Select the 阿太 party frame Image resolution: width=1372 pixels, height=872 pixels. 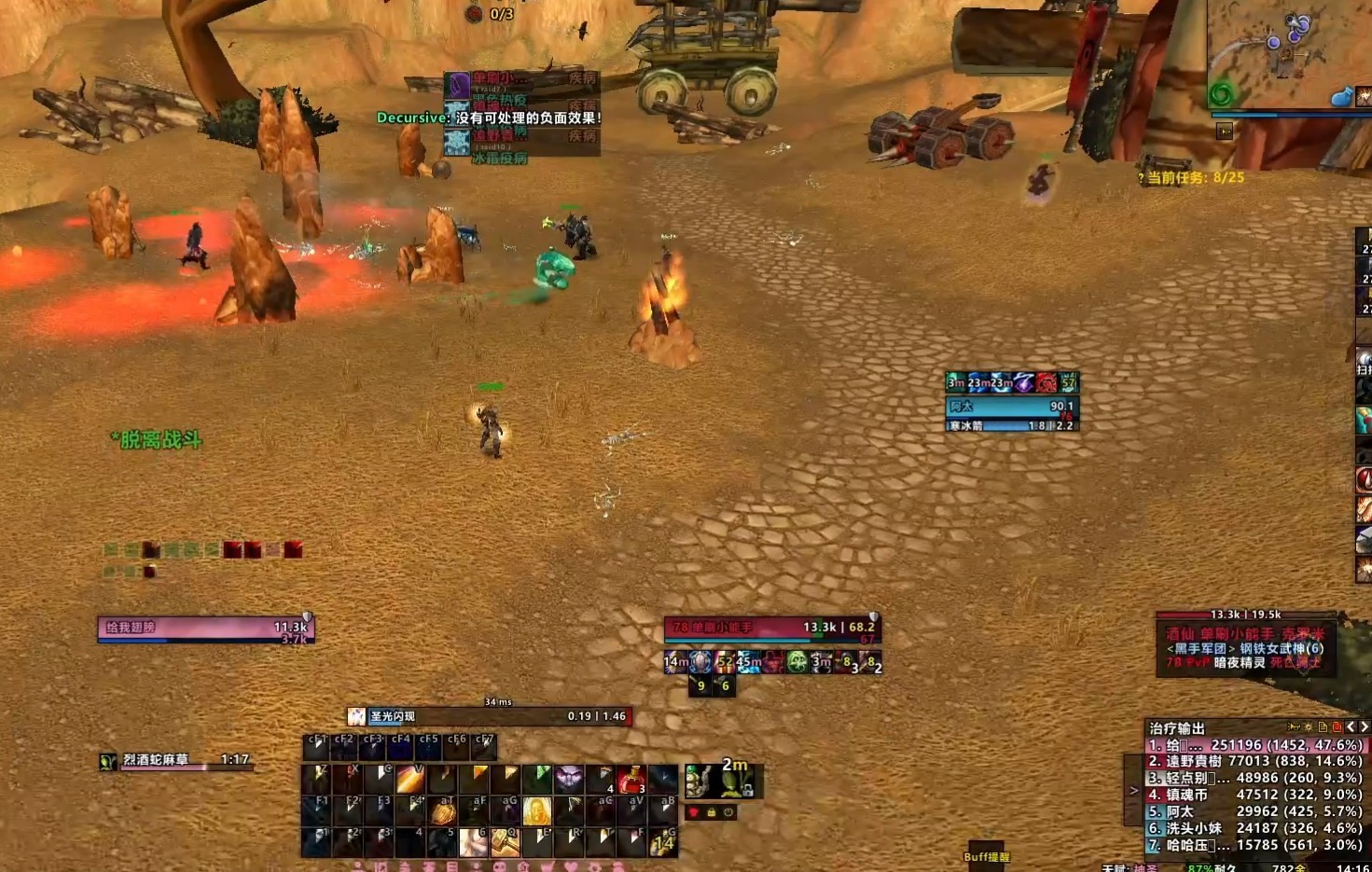[x=1012, y=407]
